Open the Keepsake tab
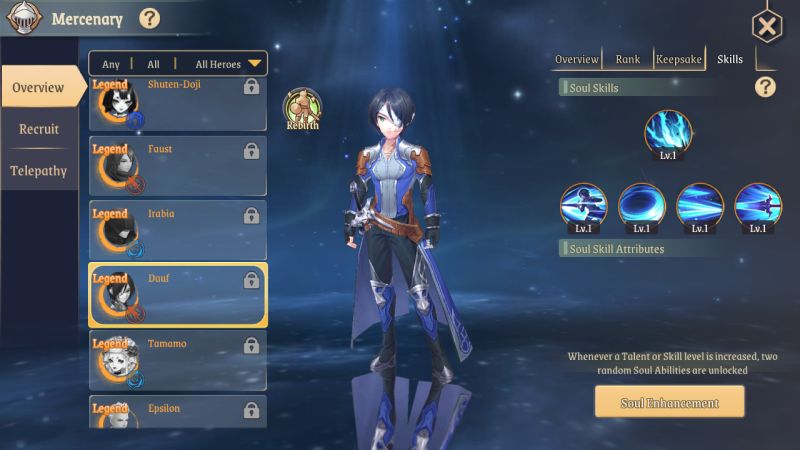This screenshot has height=450, width=800. coord(679,59)
